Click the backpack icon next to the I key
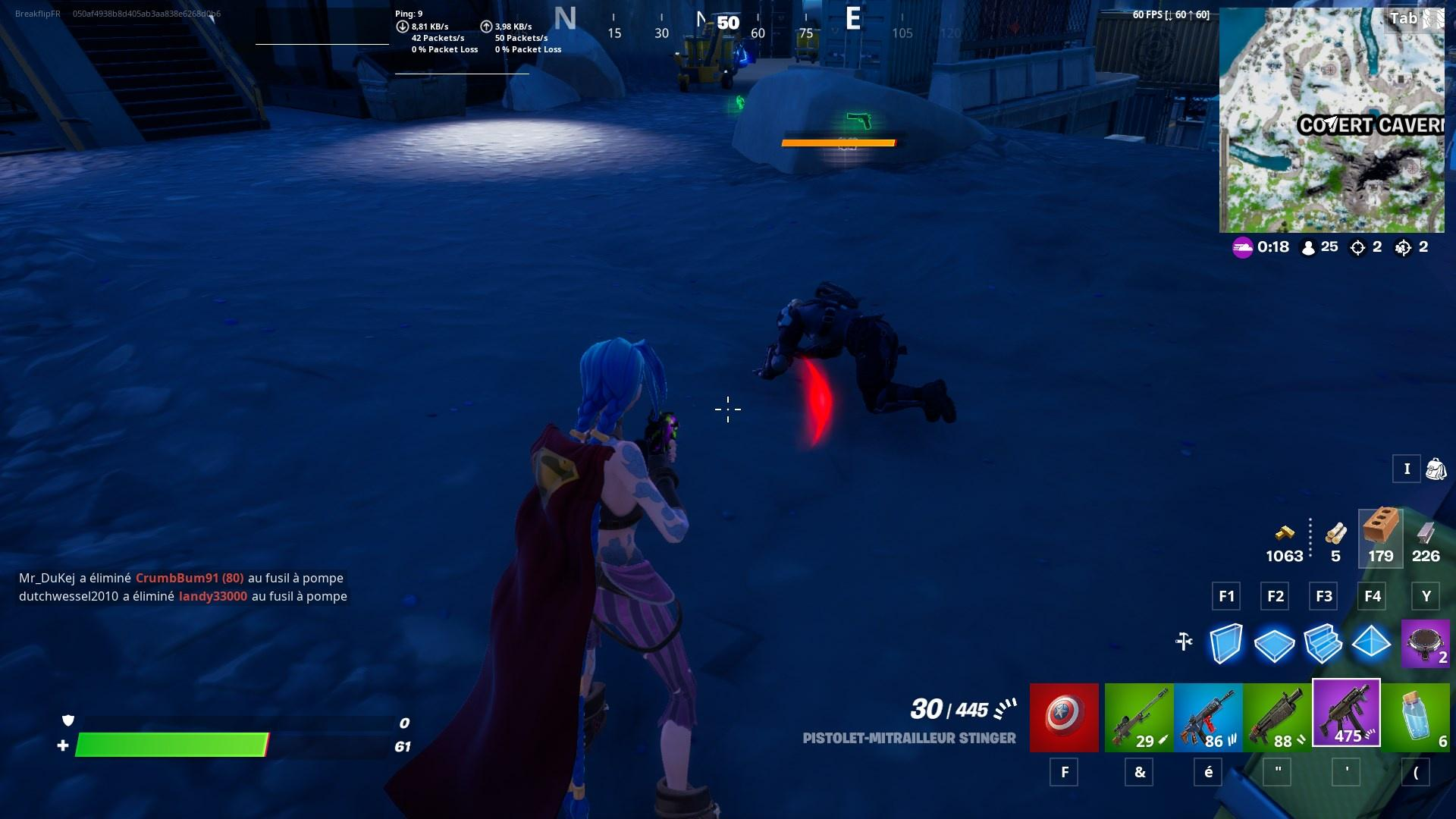 1437,469
